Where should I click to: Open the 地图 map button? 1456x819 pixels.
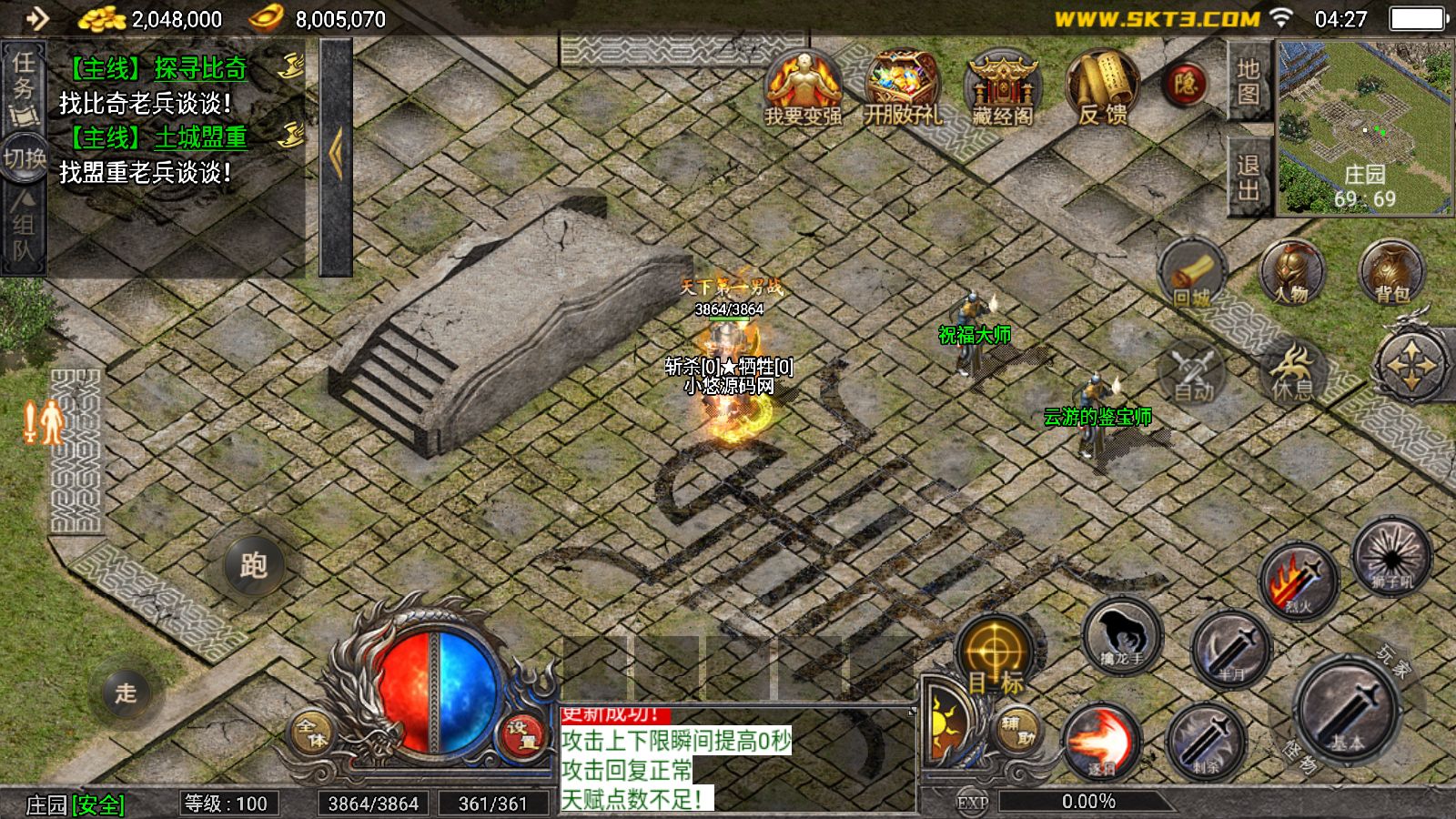1248,82
